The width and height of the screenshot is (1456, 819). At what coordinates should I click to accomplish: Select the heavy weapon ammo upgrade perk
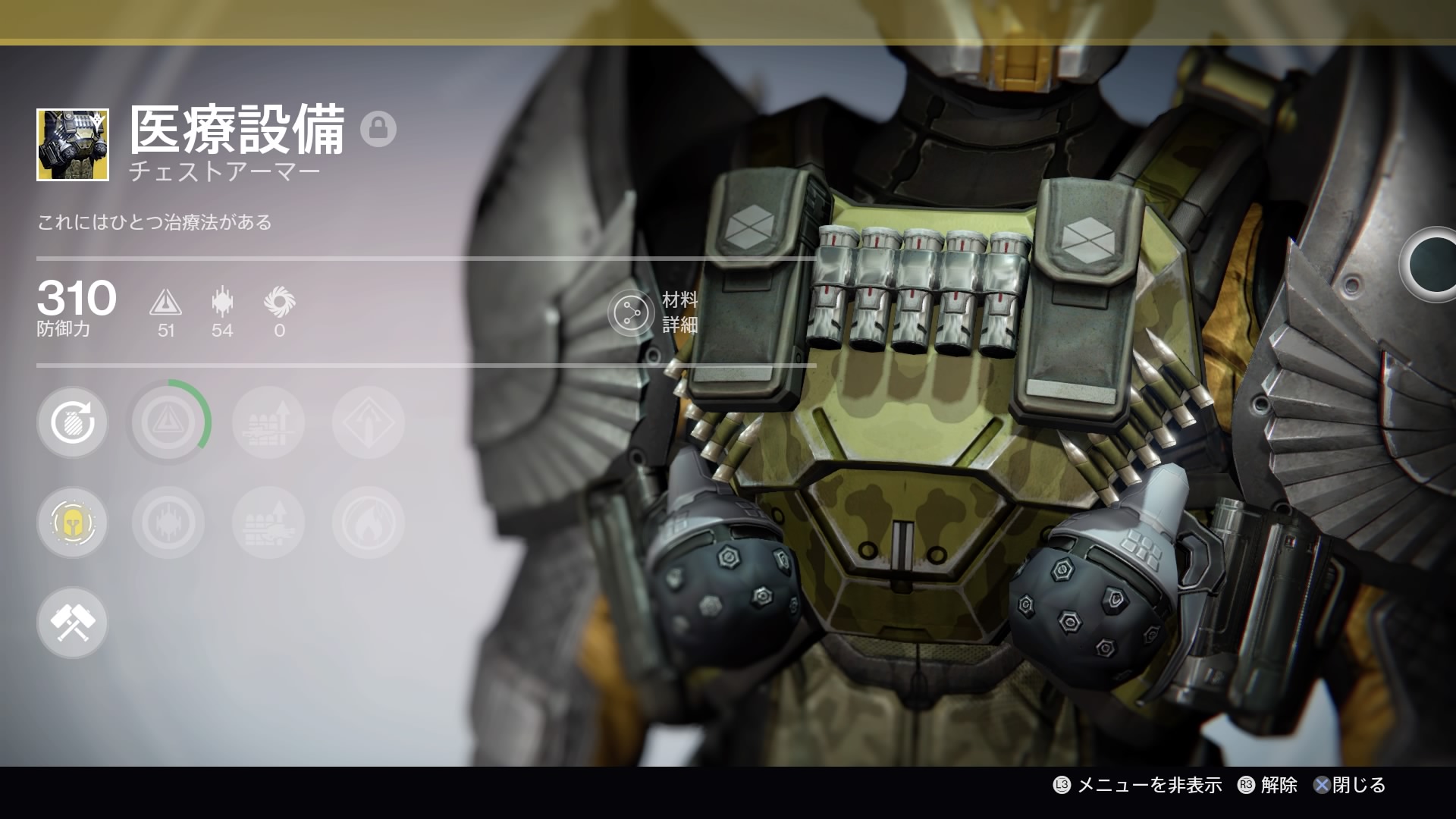(x=268, y=522)
